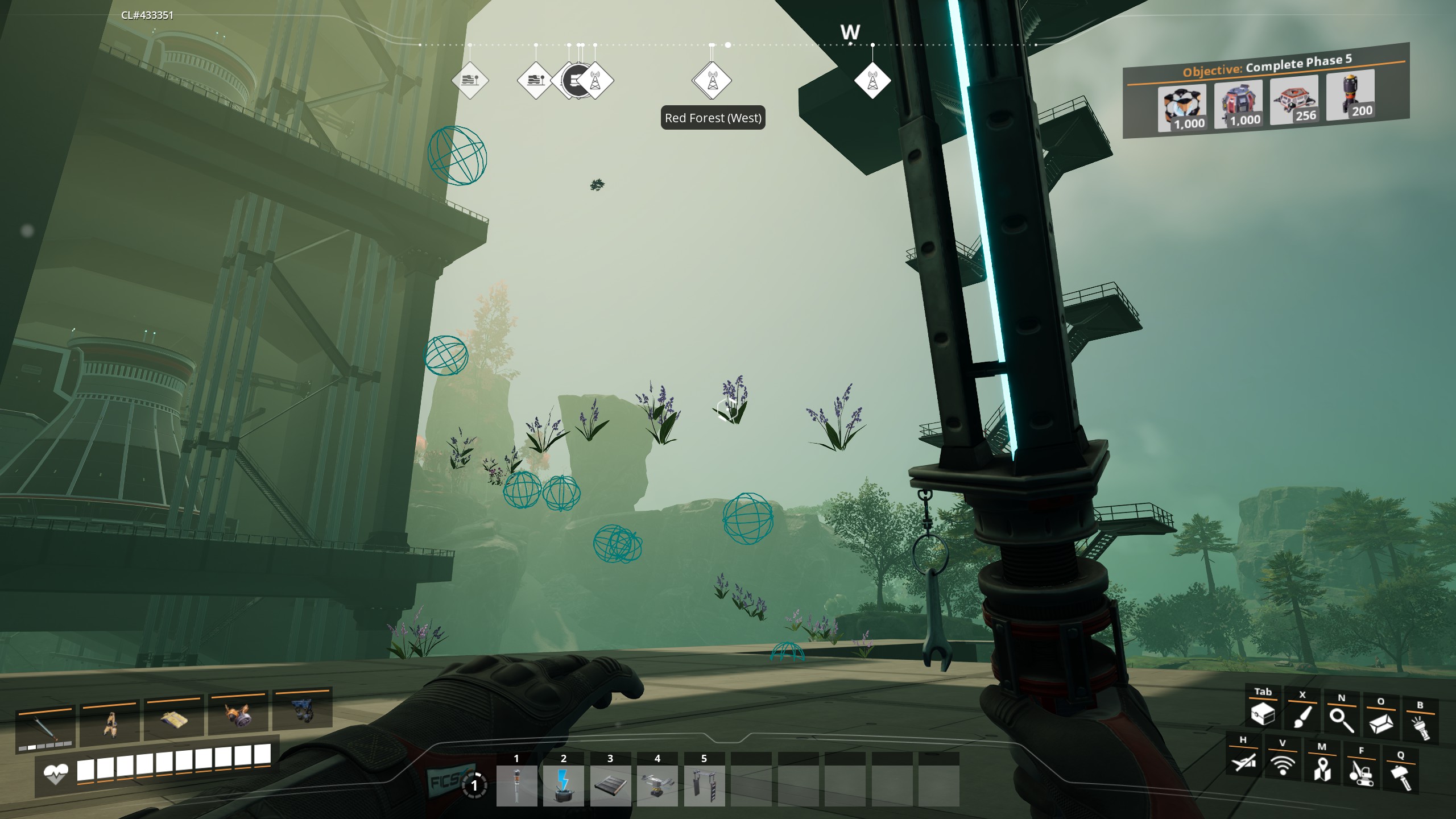Click the hotbar number 1 wheel indicator
This screenshot has width=1456, height=819.
click(474, 786)
